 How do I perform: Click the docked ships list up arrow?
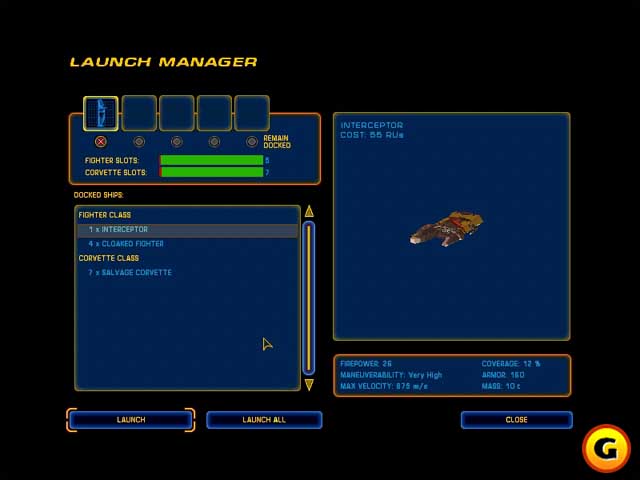309,211
